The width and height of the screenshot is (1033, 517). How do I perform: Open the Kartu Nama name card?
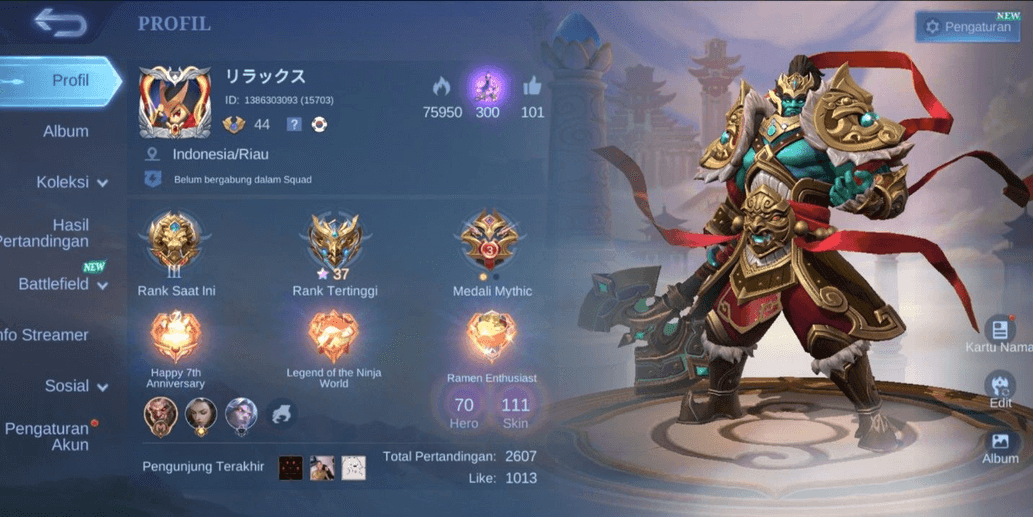[x=1000, y=334]
